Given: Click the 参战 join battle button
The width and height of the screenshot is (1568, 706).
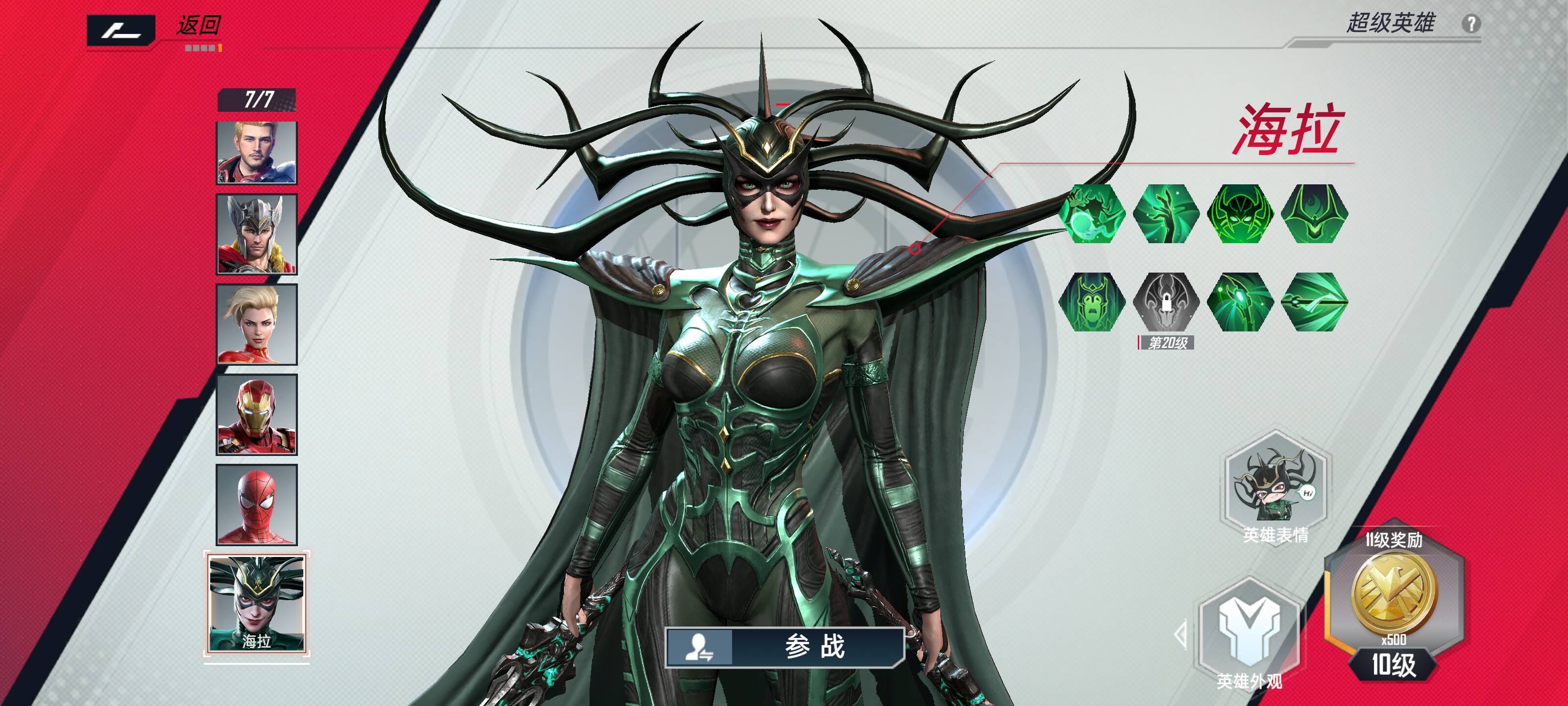Looking at the screenshot, I should click(x=784, y=646).
